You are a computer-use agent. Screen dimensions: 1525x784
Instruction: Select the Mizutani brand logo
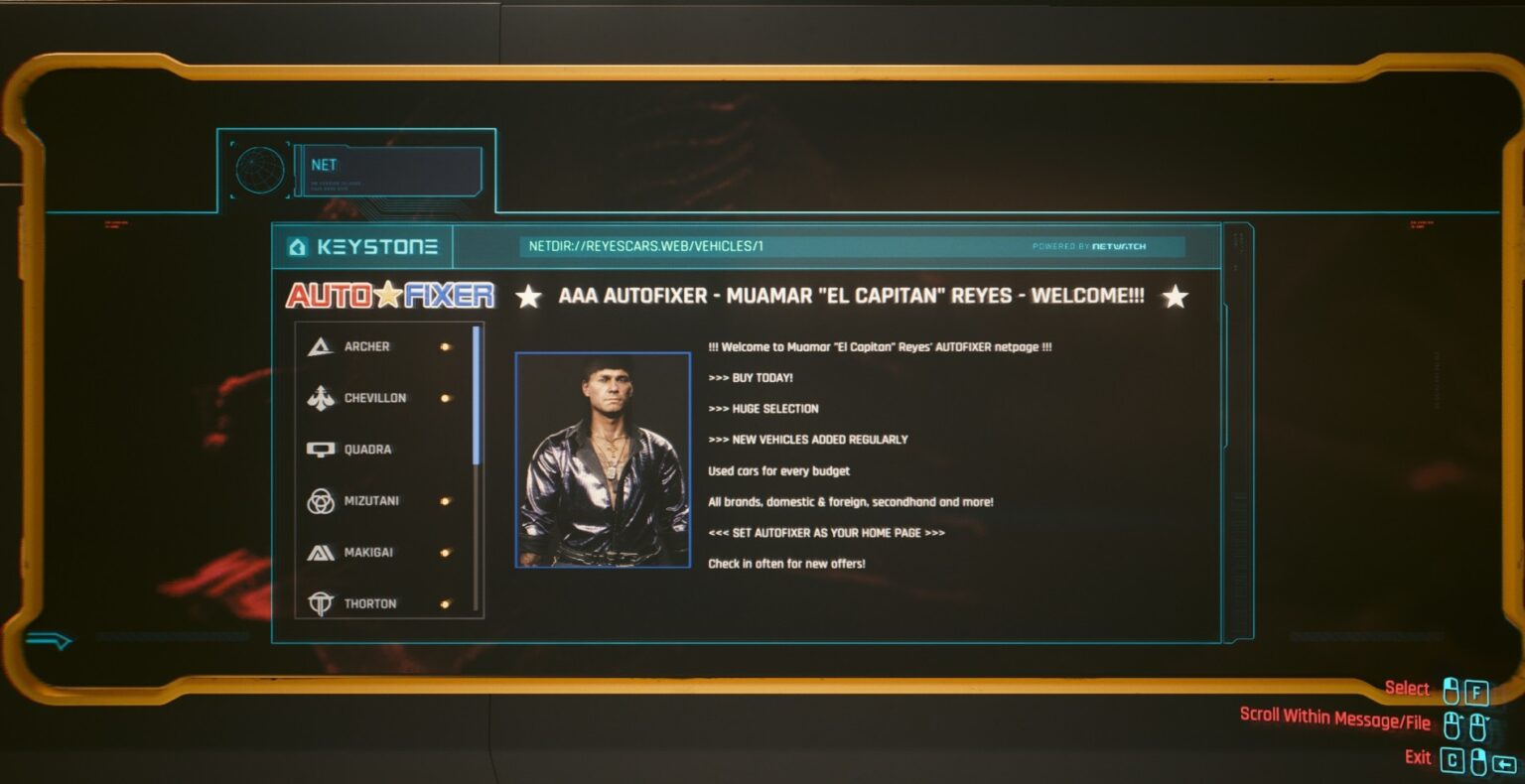[320, 500]
